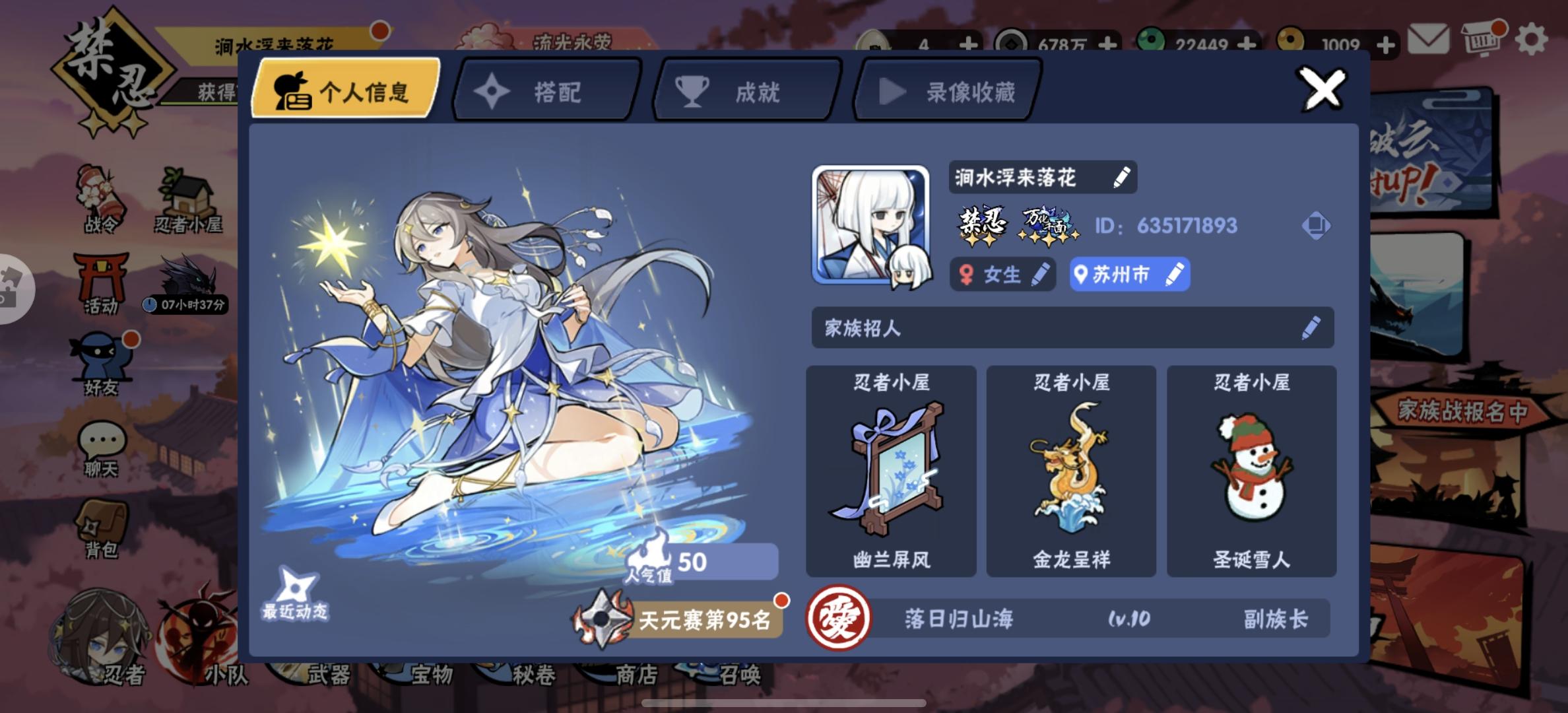Edit the nickname 涧水浮来落花

tap(1122, 177)
